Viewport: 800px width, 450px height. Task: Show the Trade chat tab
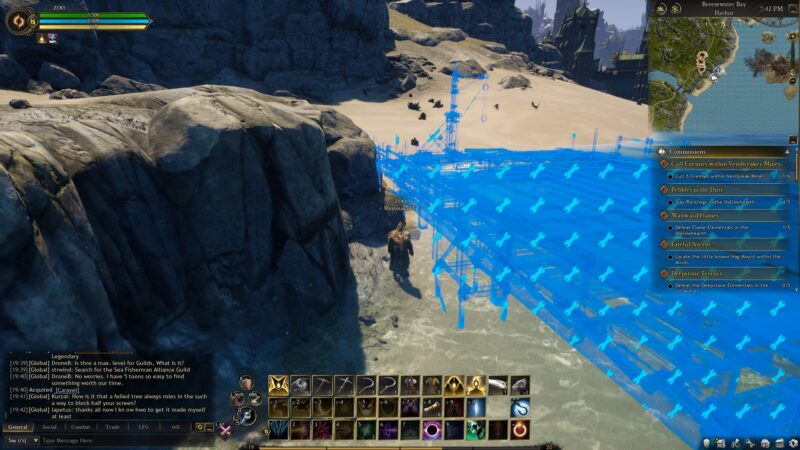pos(112,426)
